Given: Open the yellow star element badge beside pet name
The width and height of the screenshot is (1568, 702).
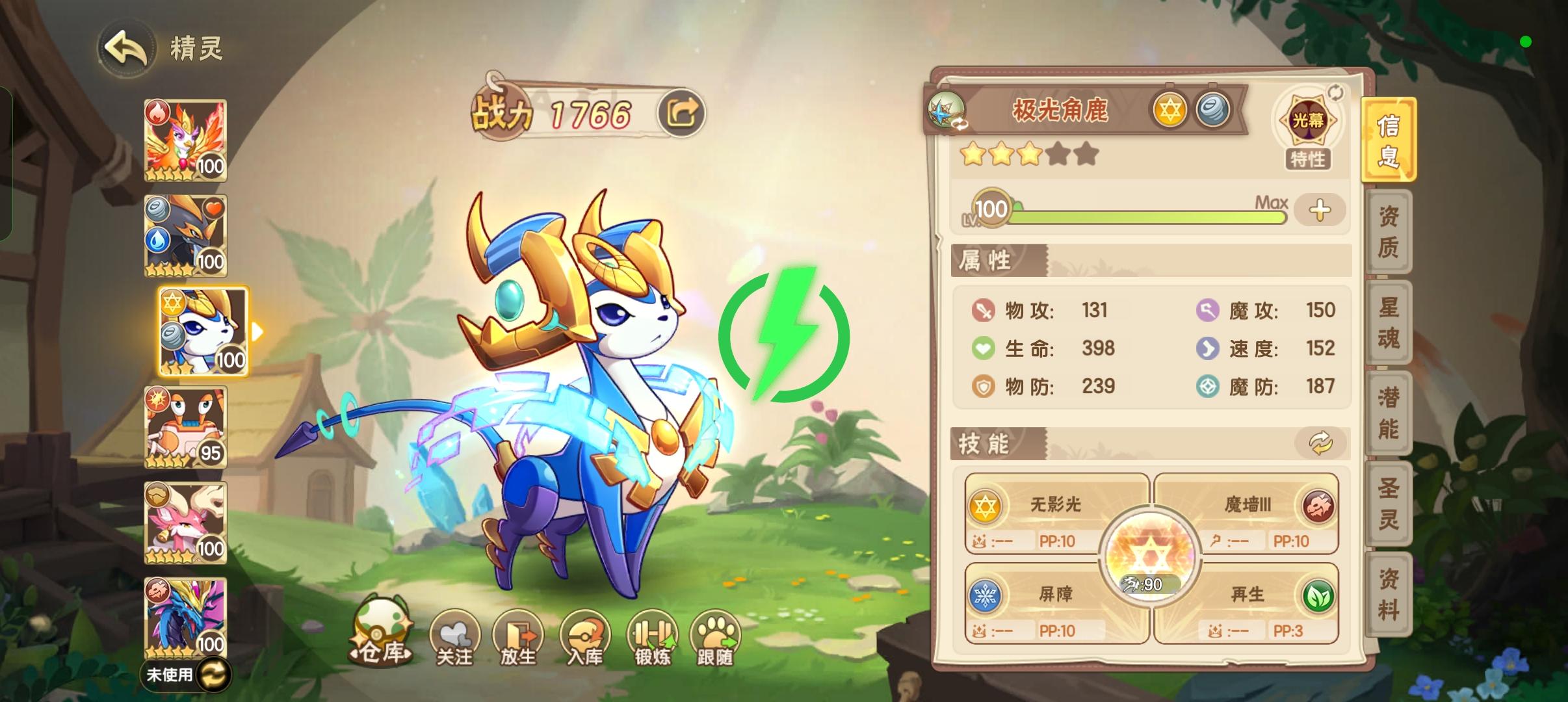Looking at the screenshot, I should pos(1170,109).
